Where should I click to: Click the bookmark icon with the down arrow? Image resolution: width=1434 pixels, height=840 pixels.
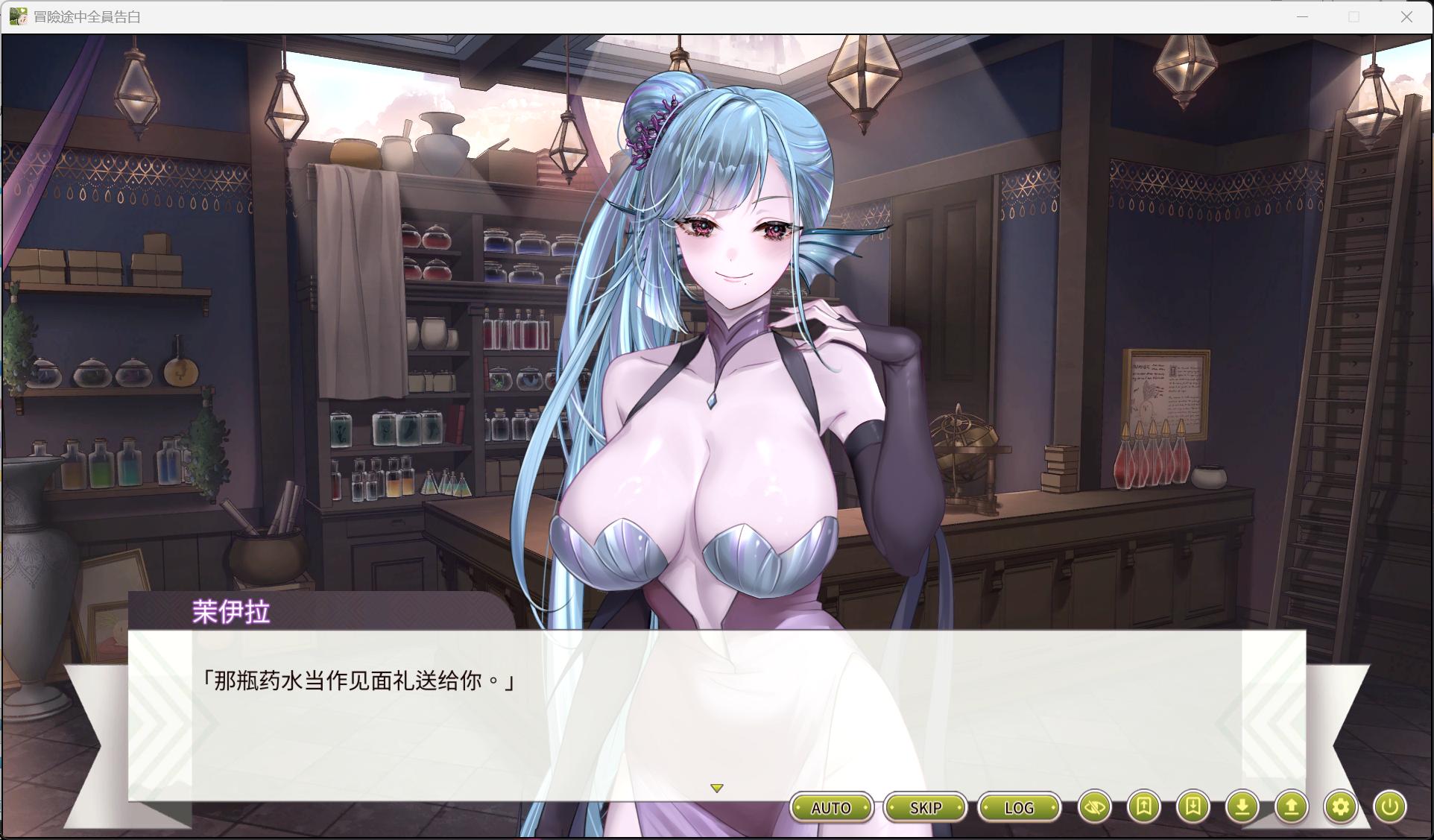(x=1193, y=807)
